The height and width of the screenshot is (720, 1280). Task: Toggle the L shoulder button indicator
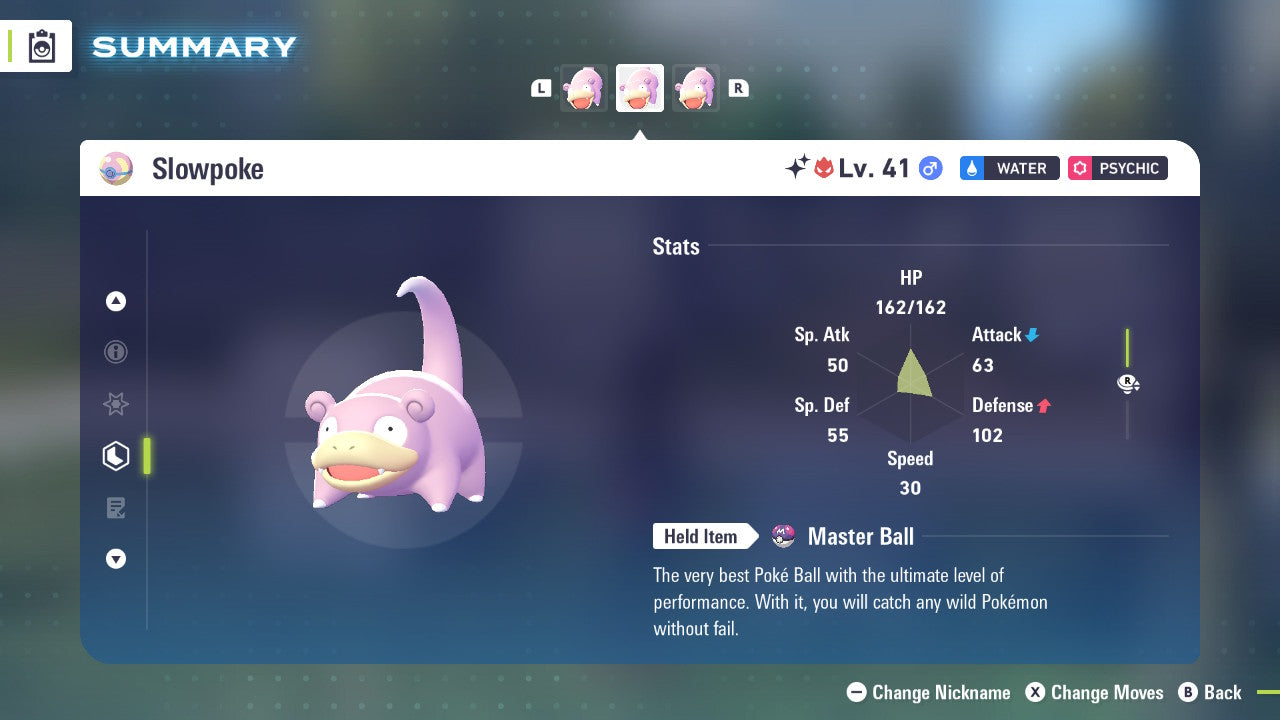pyautogui.click(x=541, y=88)
